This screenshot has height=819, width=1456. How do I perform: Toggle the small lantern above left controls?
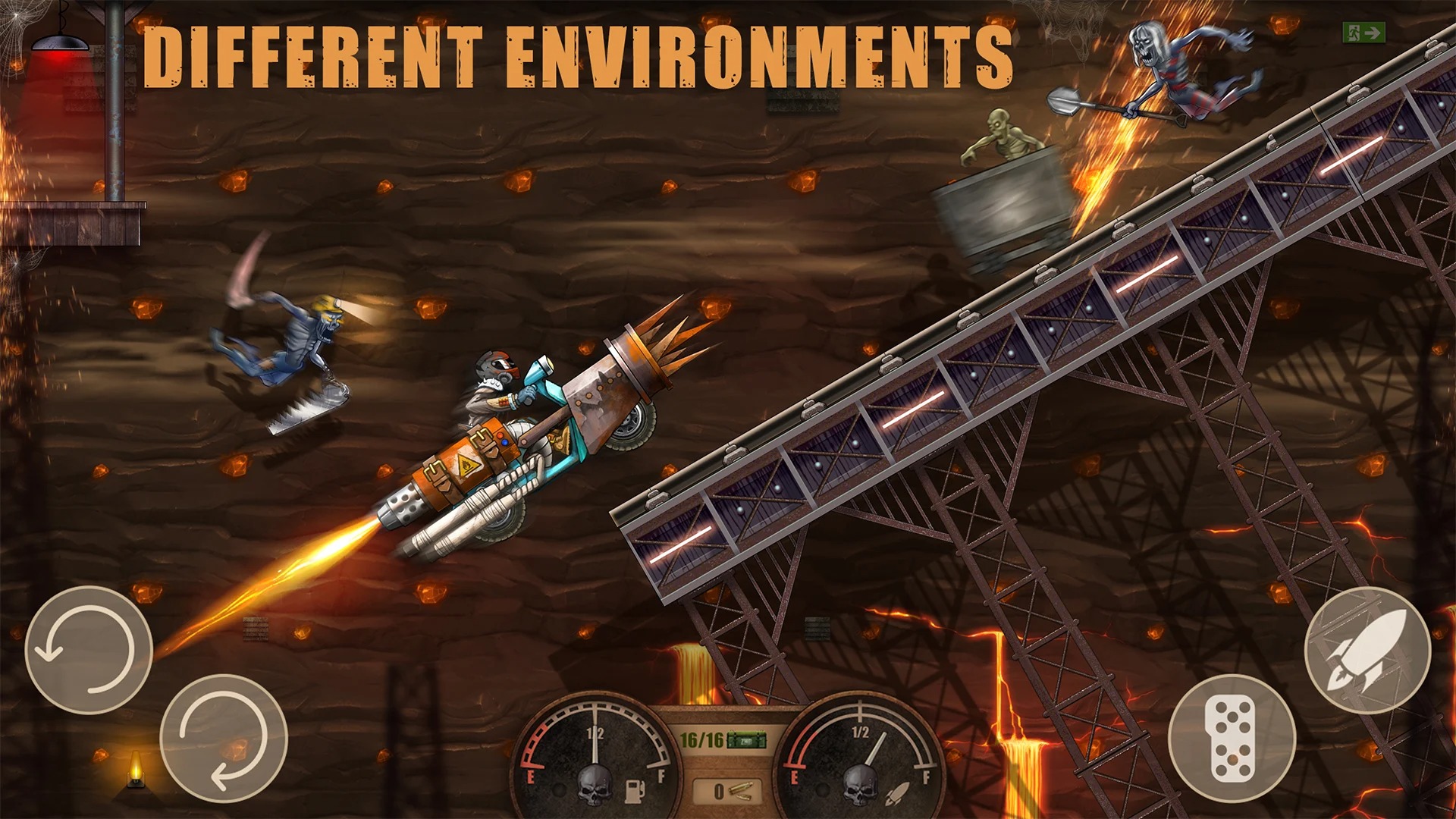click(x=135, y=768)
